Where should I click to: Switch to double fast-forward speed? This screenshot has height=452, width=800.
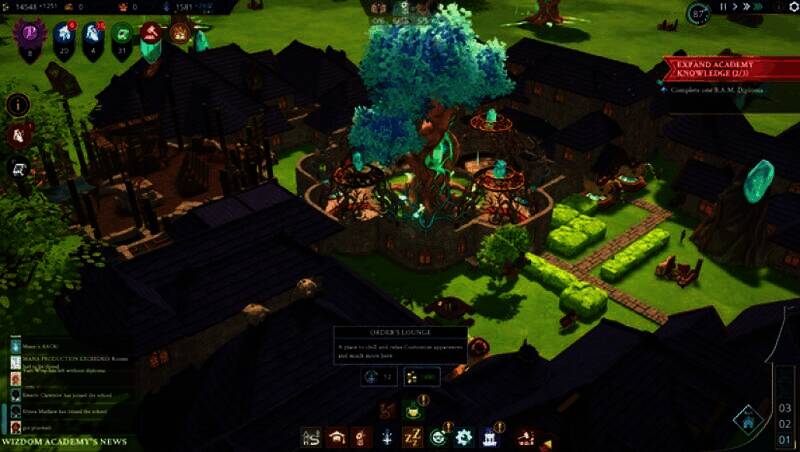pyautogui.click(x=746, y=8)
